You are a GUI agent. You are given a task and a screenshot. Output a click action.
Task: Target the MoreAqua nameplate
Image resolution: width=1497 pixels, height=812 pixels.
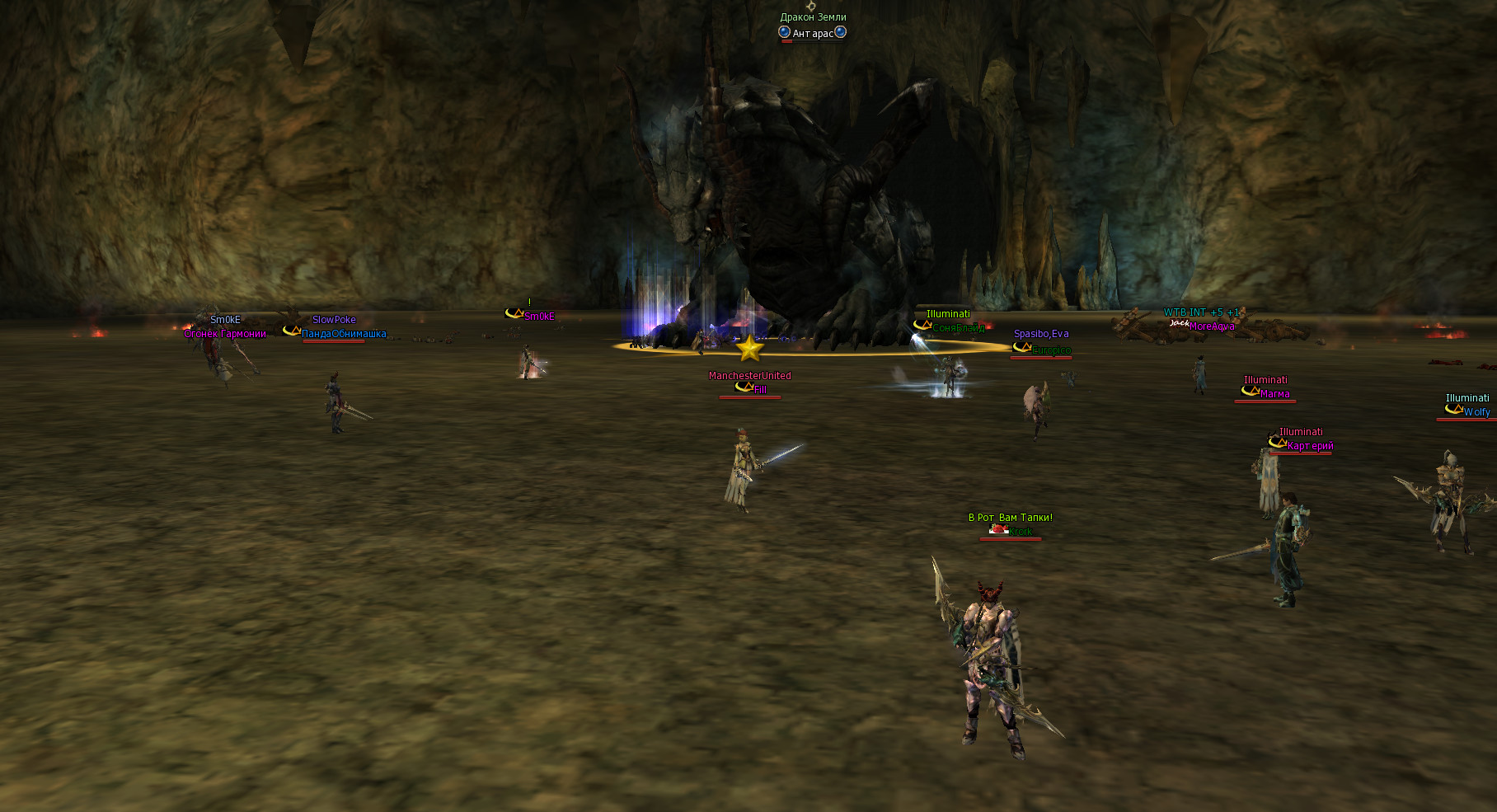click(x=1212, y=326)
